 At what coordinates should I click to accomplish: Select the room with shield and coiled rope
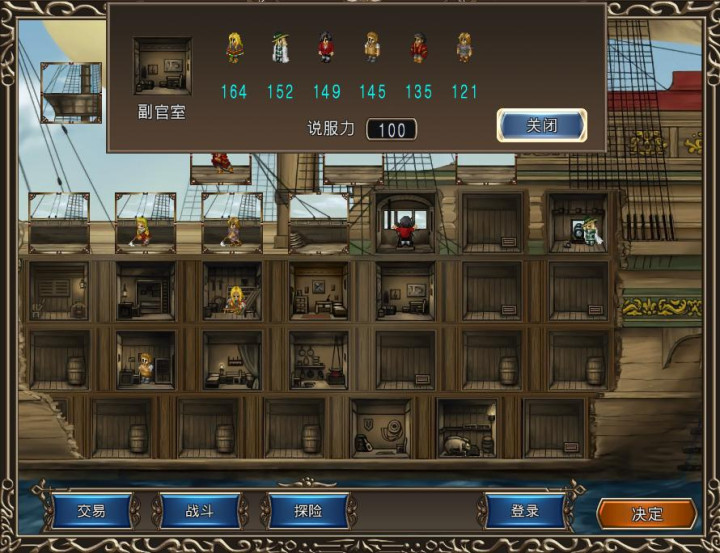(x=380, y=429)
